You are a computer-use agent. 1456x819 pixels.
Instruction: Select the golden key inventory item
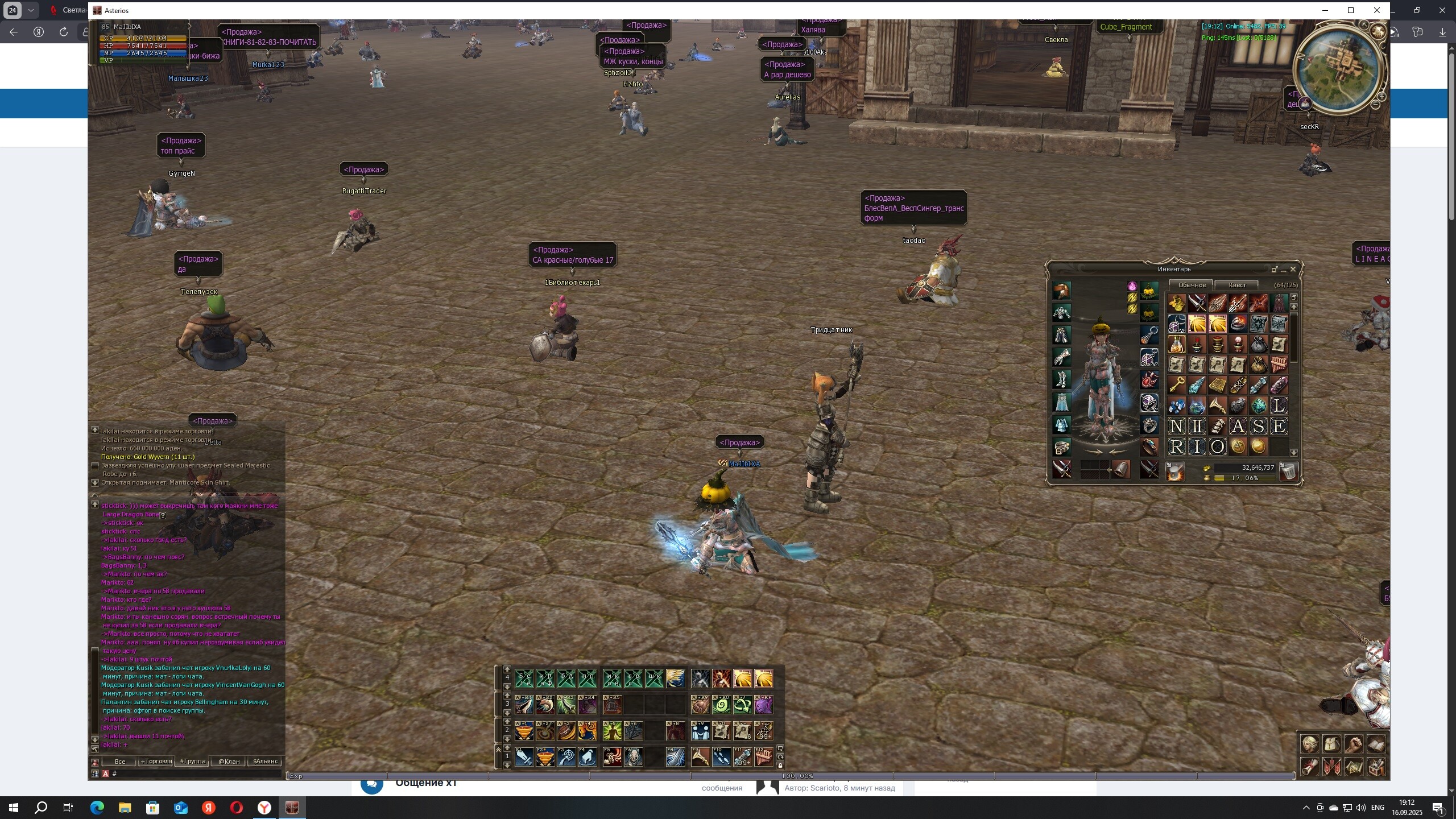1176,386
